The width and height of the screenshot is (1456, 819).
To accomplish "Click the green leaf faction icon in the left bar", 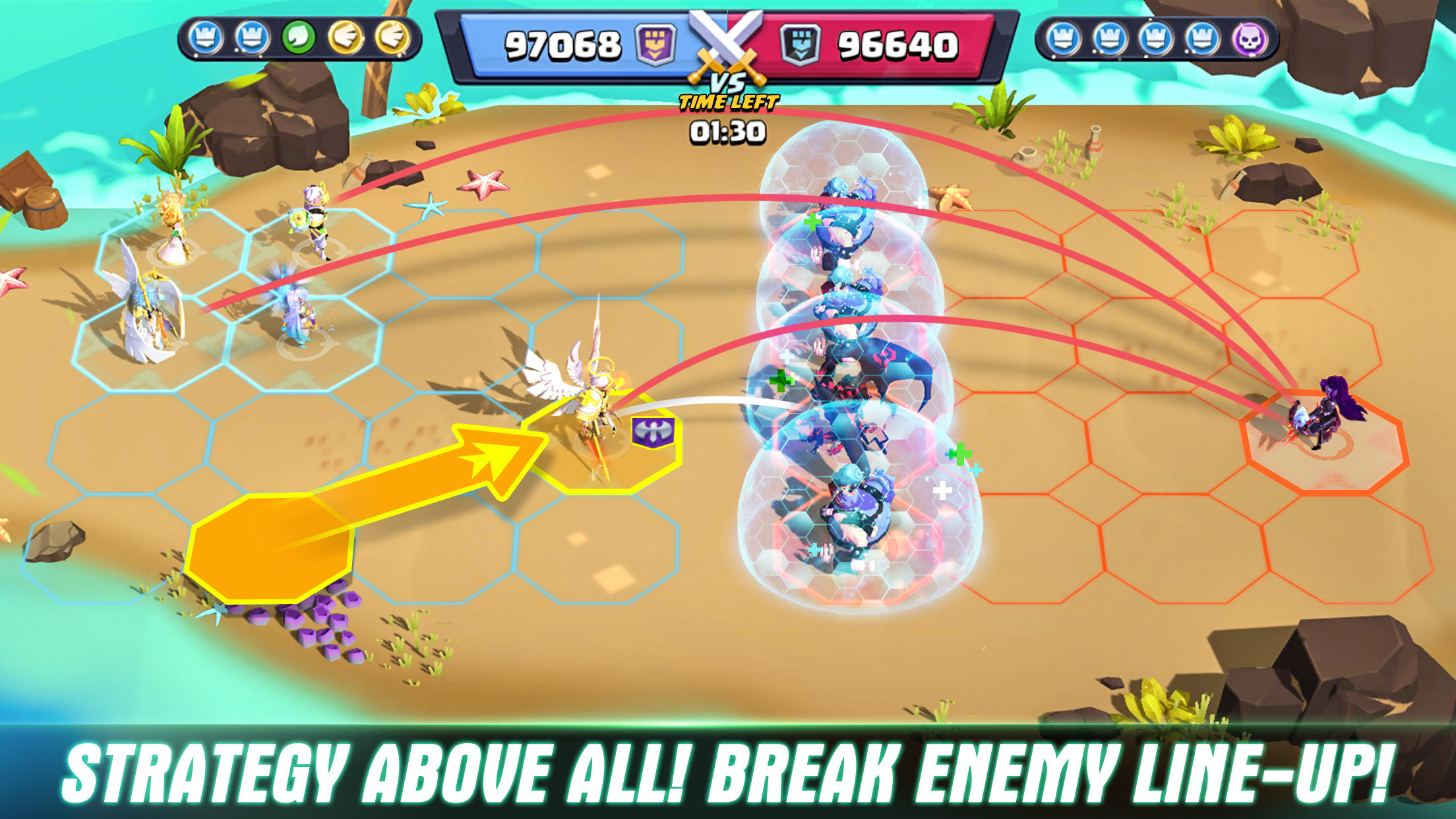I will click(299, 38).
